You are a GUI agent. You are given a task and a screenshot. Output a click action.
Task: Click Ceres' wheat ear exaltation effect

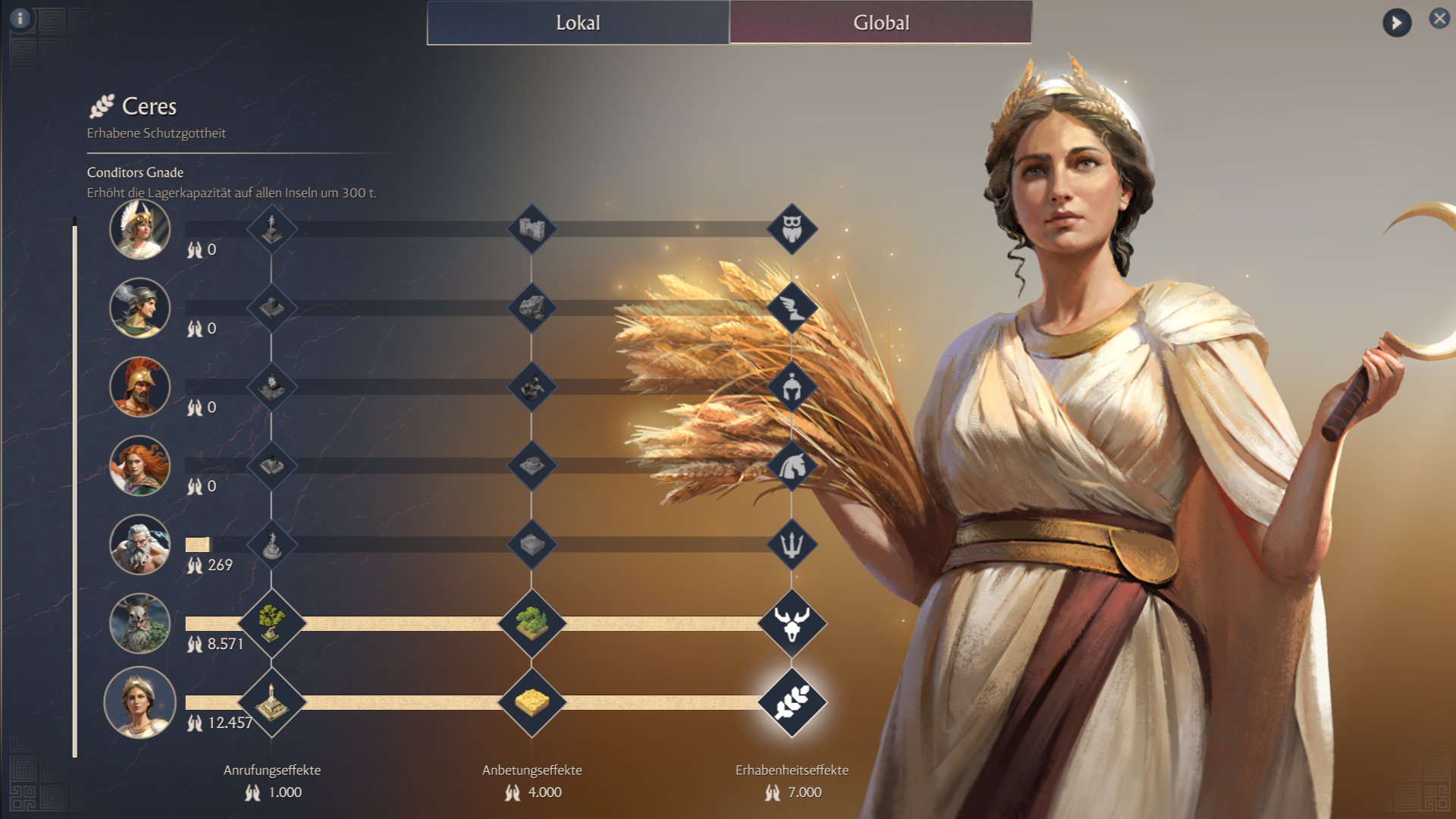tap(792, 702)
